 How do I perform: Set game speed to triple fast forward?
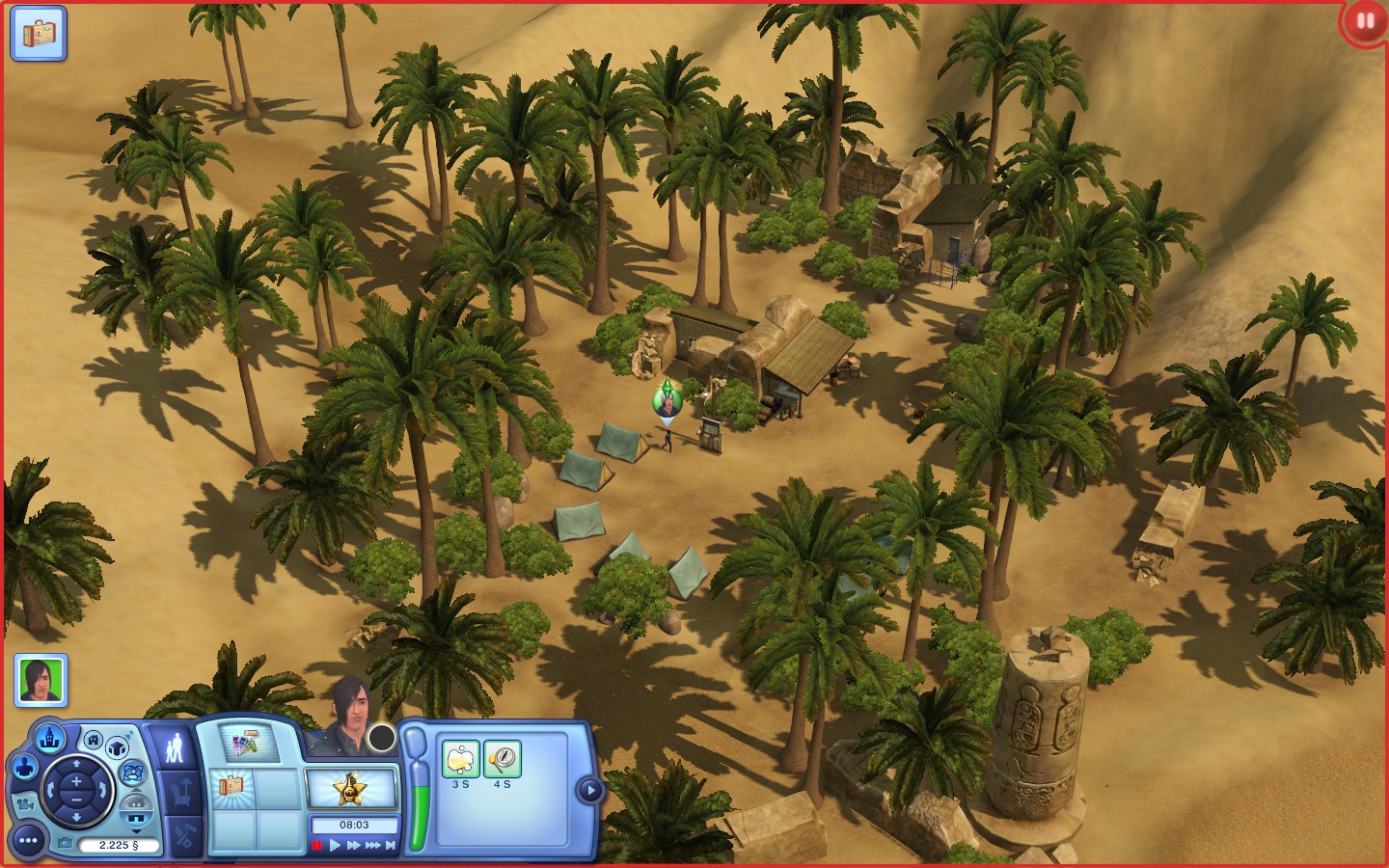[372, 846]
